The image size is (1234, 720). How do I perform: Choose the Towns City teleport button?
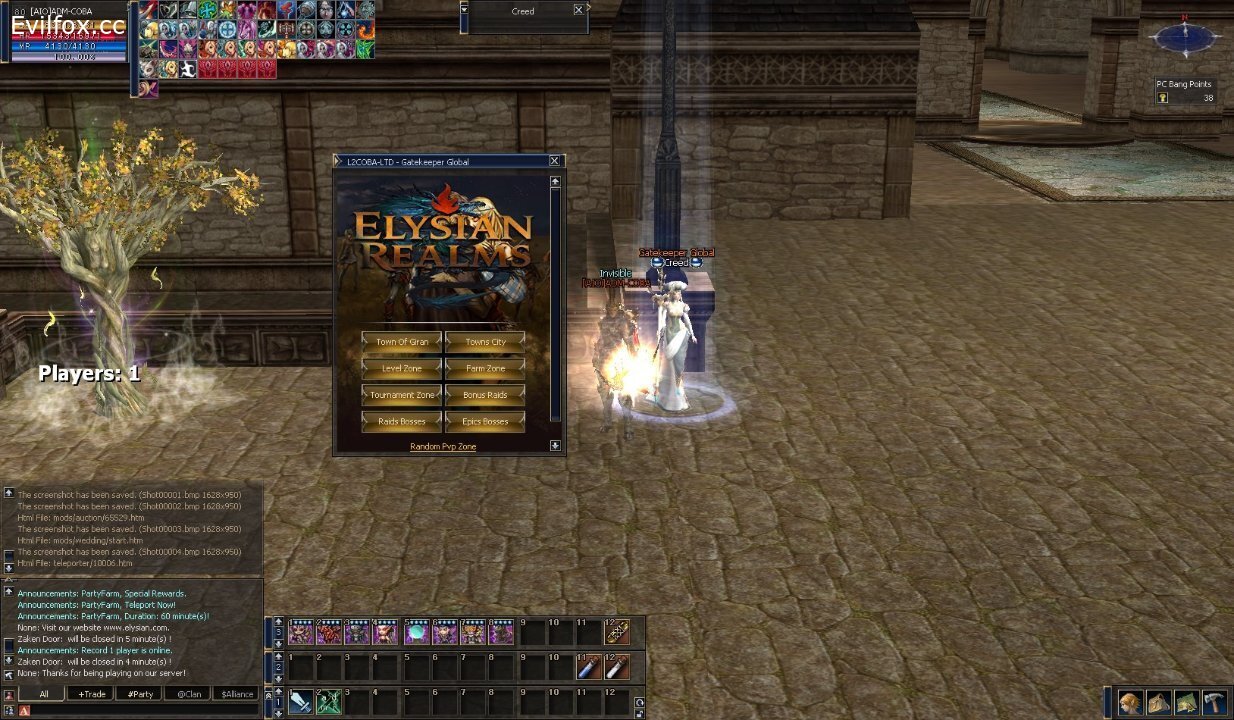(x=485, y=342)
